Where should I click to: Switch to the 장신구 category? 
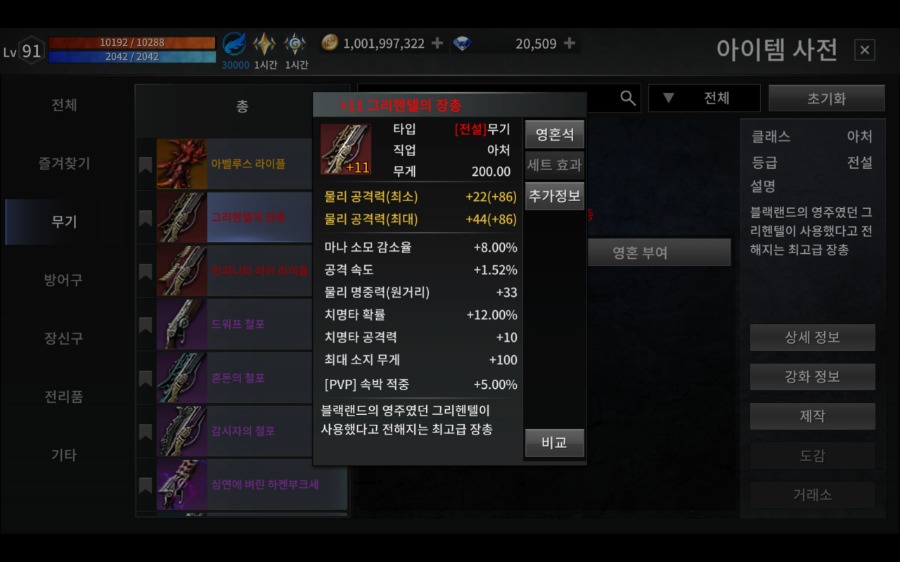tap(64, 338)
